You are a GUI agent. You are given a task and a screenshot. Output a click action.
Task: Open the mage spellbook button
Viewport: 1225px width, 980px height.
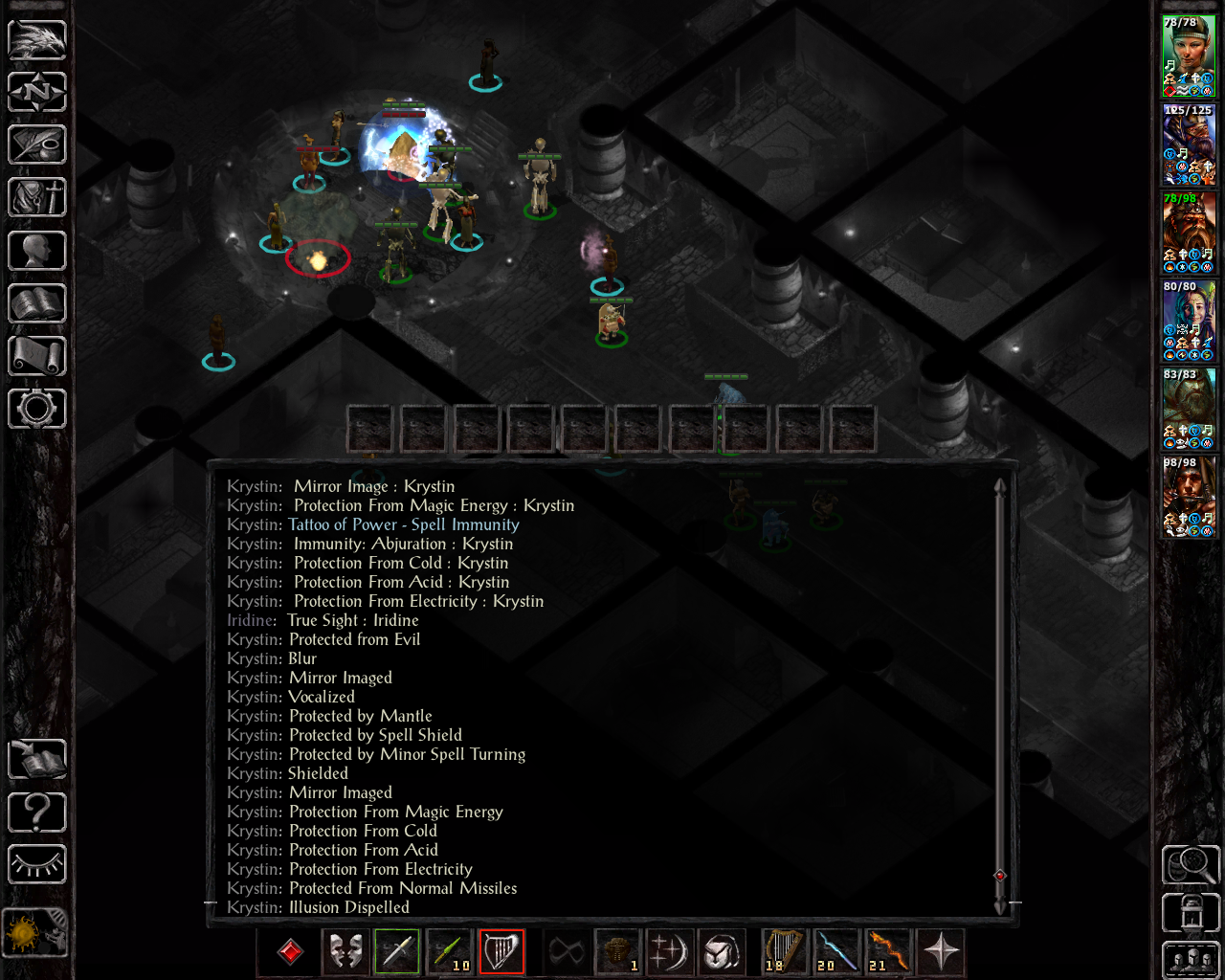[x=37, y=303]
